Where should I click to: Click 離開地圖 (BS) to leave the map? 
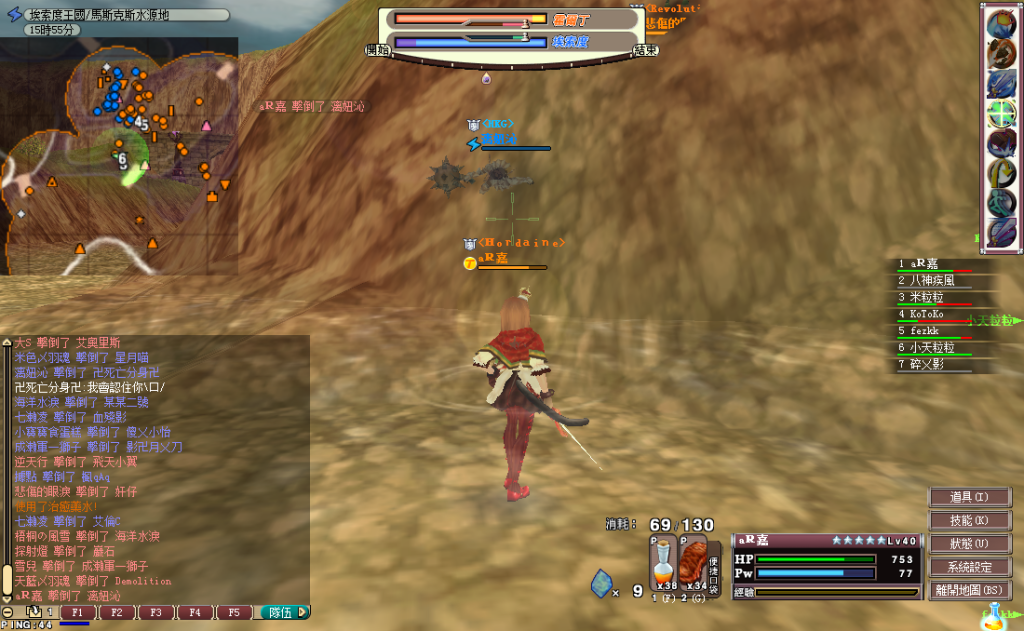pos(968,590)
